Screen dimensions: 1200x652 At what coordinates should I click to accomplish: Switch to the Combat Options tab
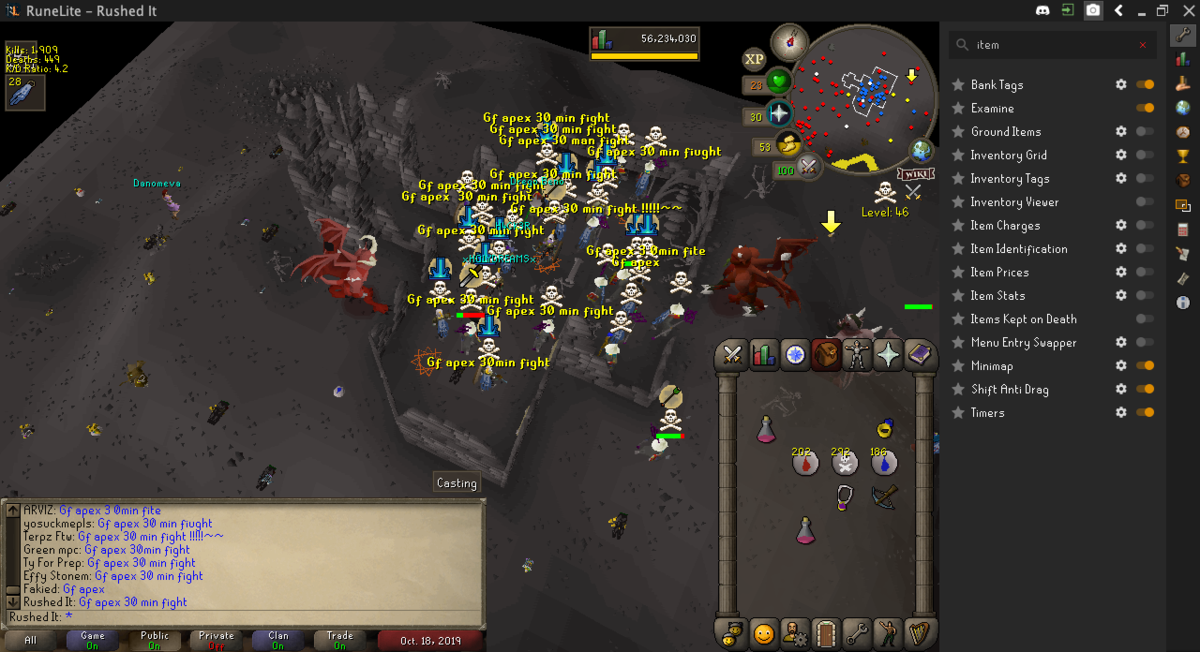733,355
